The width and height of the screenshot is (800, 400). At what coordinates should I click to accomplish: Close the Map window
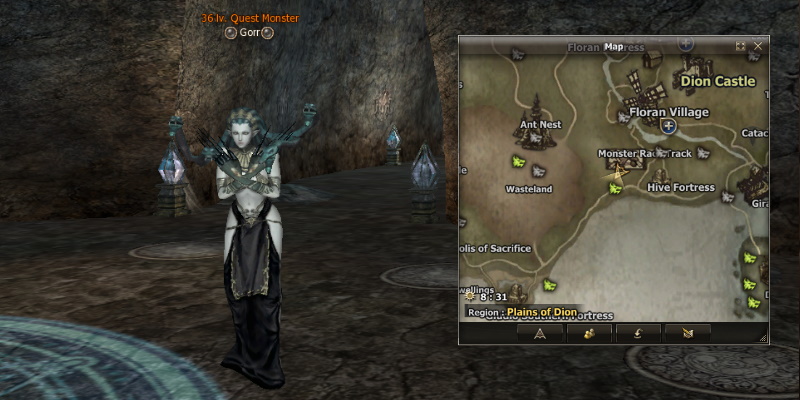tap(758, 46)
